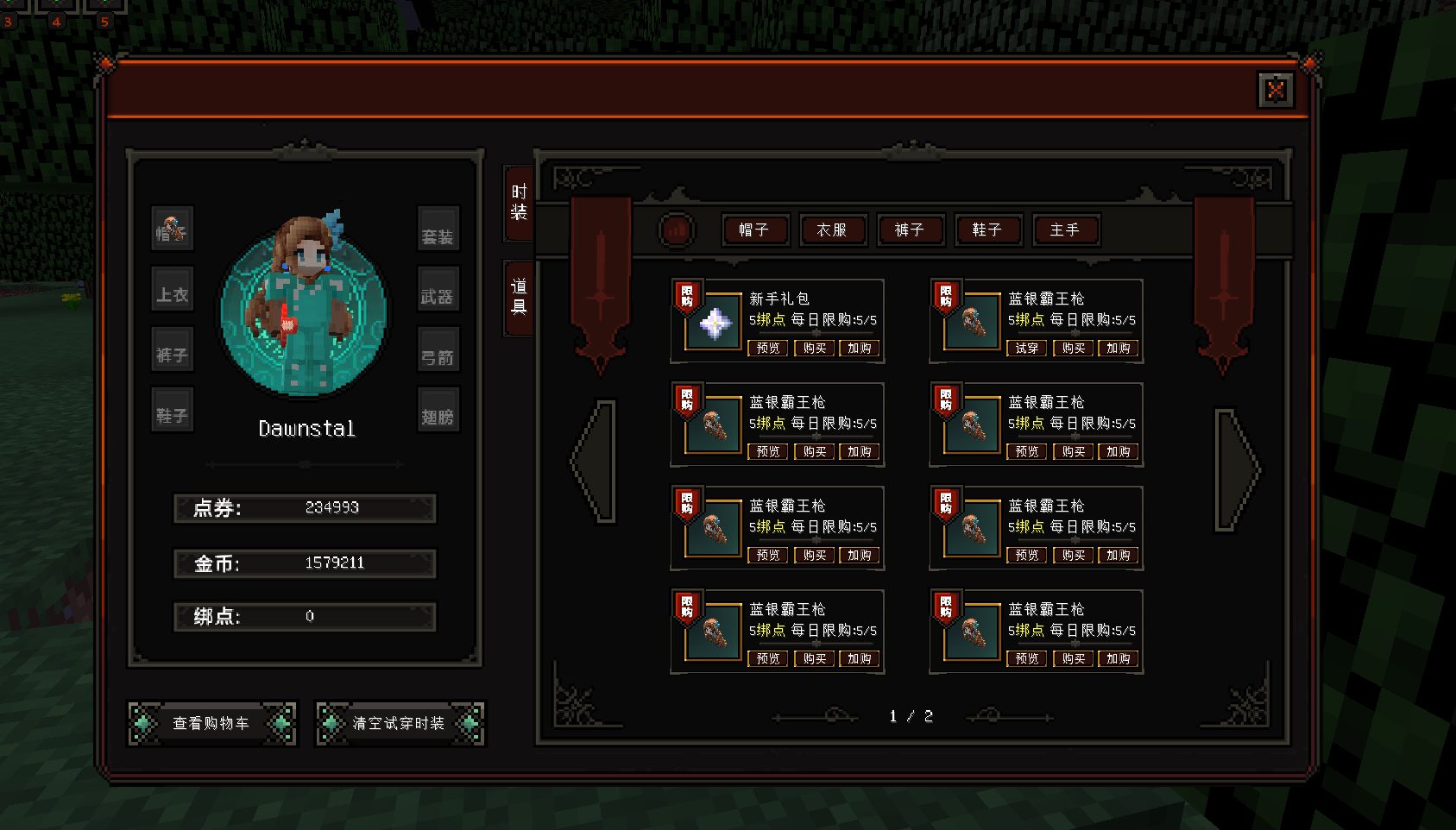The width and height of the screenshot is (1456, 830).
Task: Switch to the 时装 tab
Action: click(x=519, y=203)
